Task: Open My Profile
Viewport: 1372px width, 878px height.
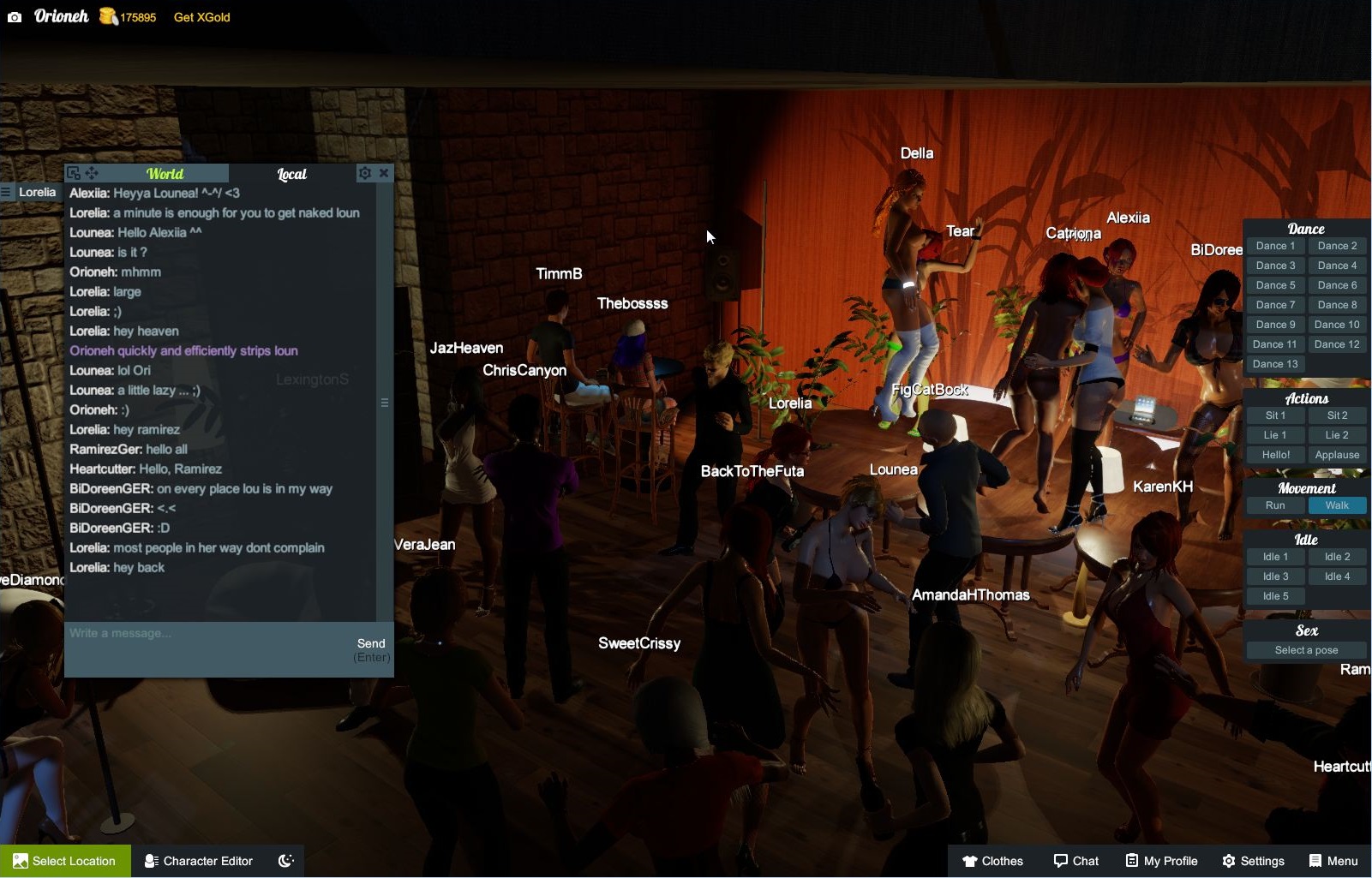Action: click(x=1160, y=860)
